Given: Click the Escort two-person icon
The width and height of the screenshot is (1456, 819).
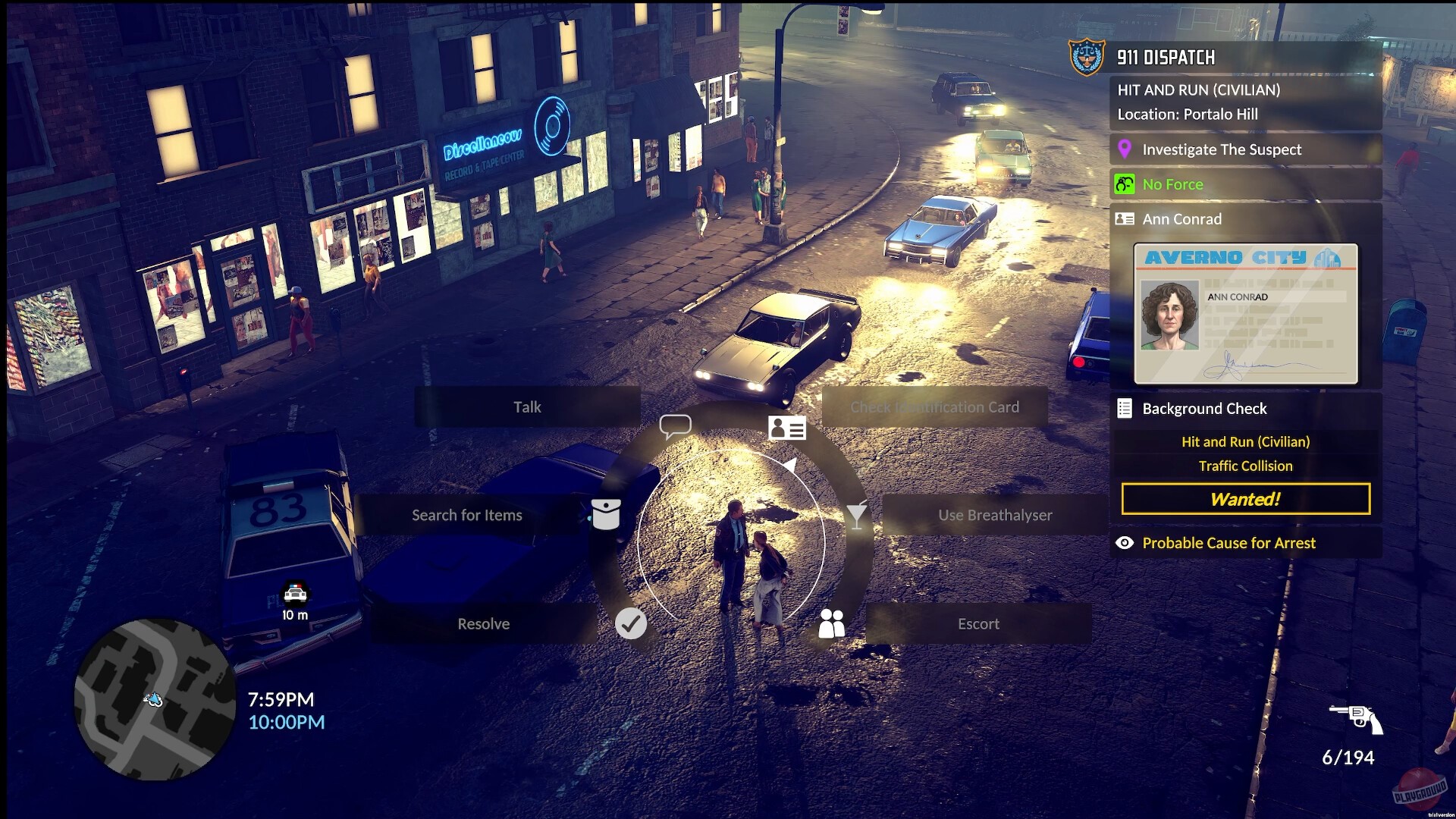Looking at the screenshot, I should pos(830,623).
